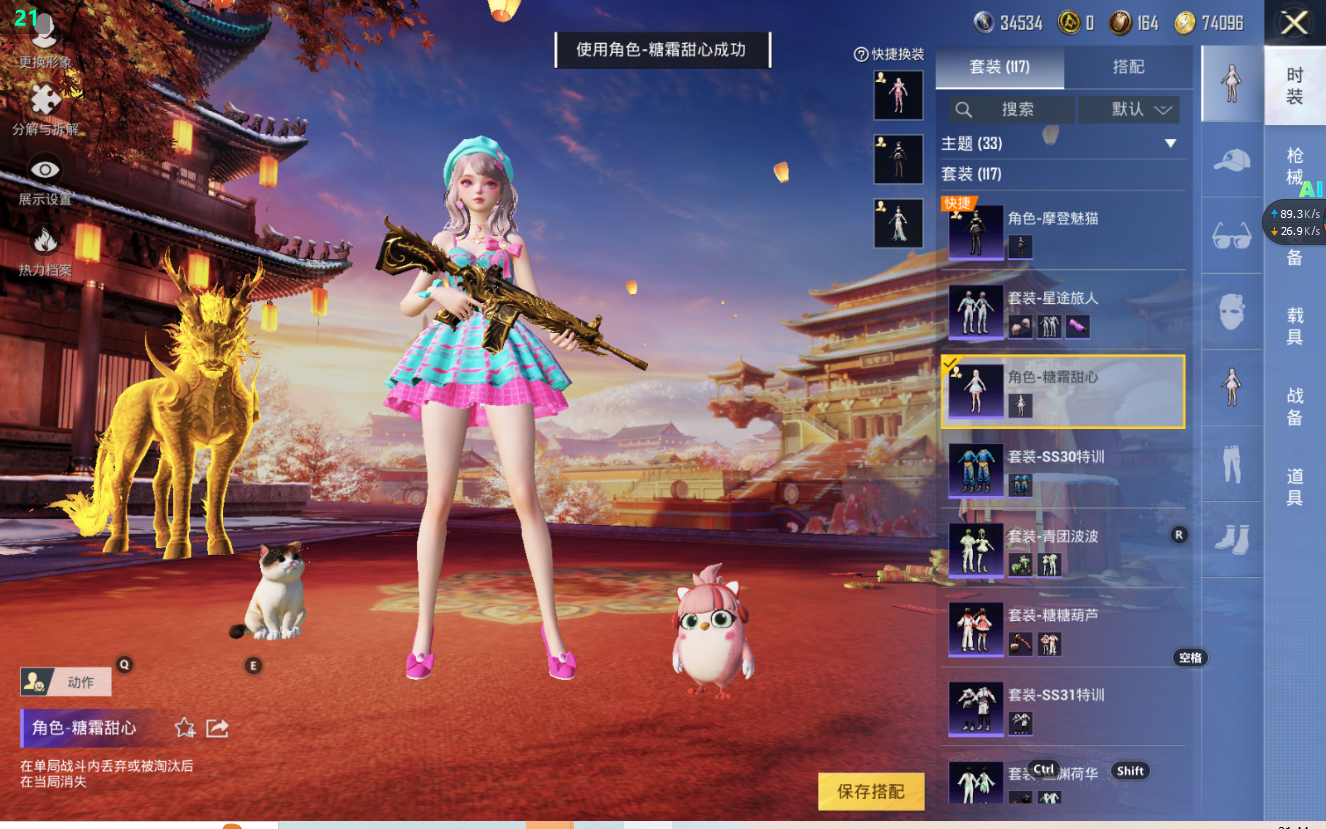Image resolution: width=1326 pixels, height=829 pixels.
Task: Open 分解与拆解 puzzle icon
Action: tap(45, 108)
